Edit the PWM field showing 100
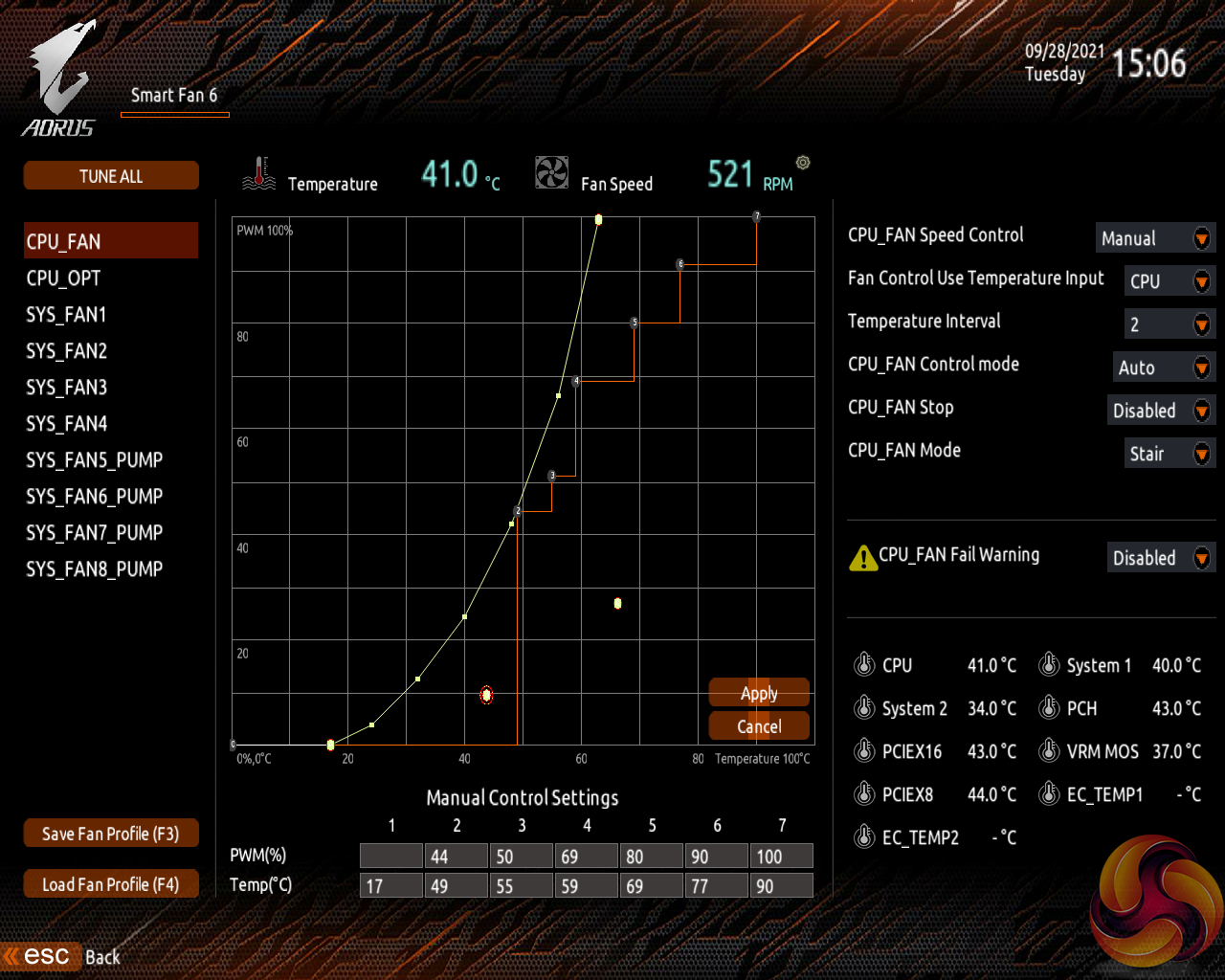Screen dimensions: 1225x980 781,857
